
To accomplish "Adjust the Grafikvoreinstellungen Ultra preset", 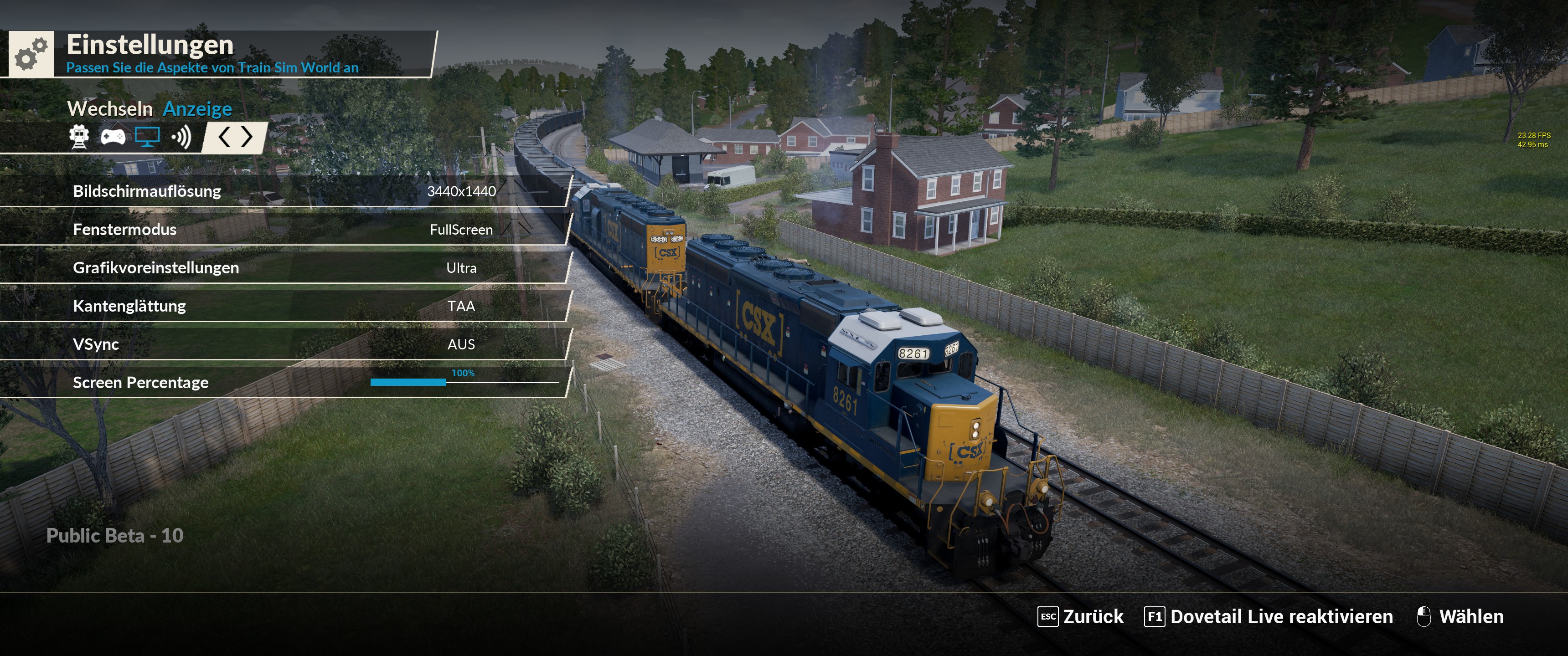I will point(461,268).
